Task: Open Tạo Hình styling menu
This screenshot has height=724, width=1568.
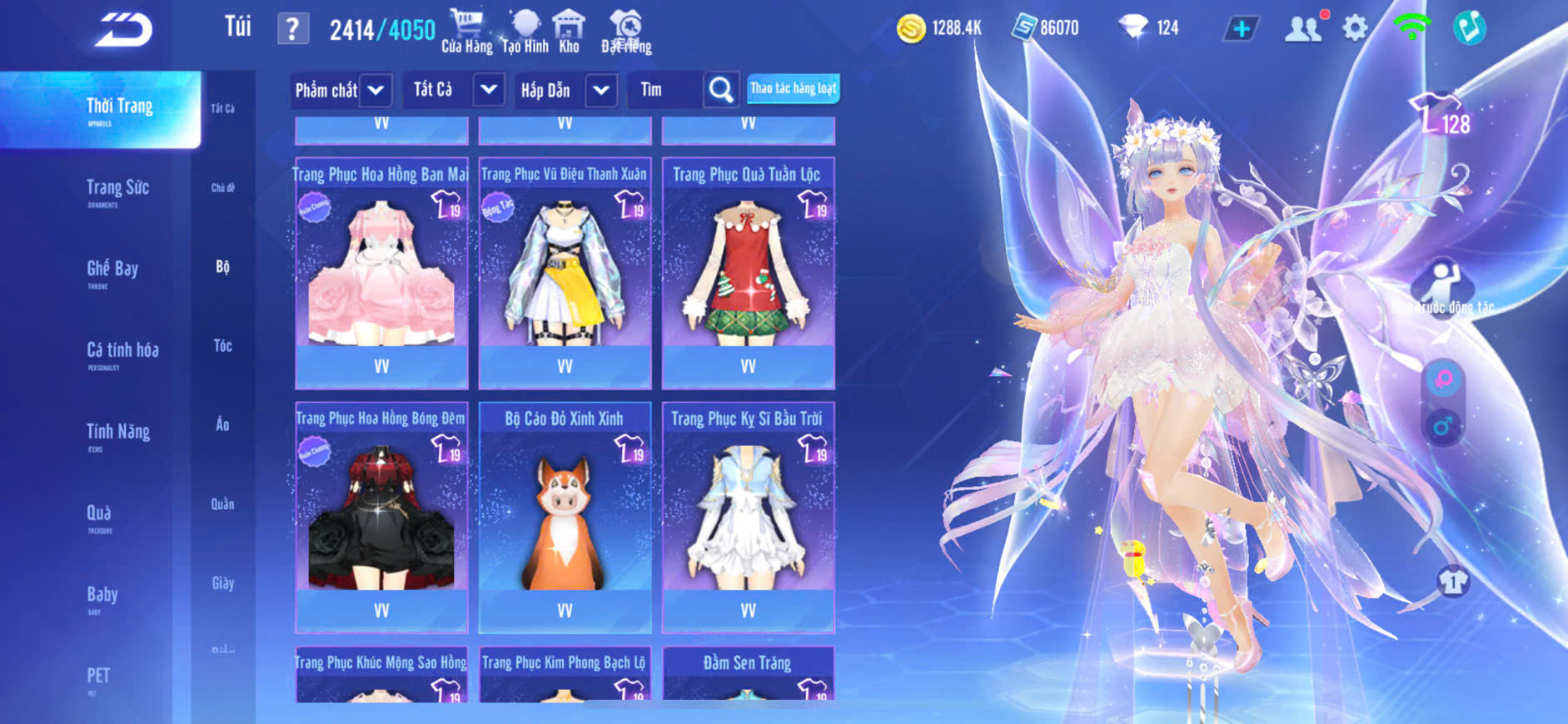Action: (525, 32)
